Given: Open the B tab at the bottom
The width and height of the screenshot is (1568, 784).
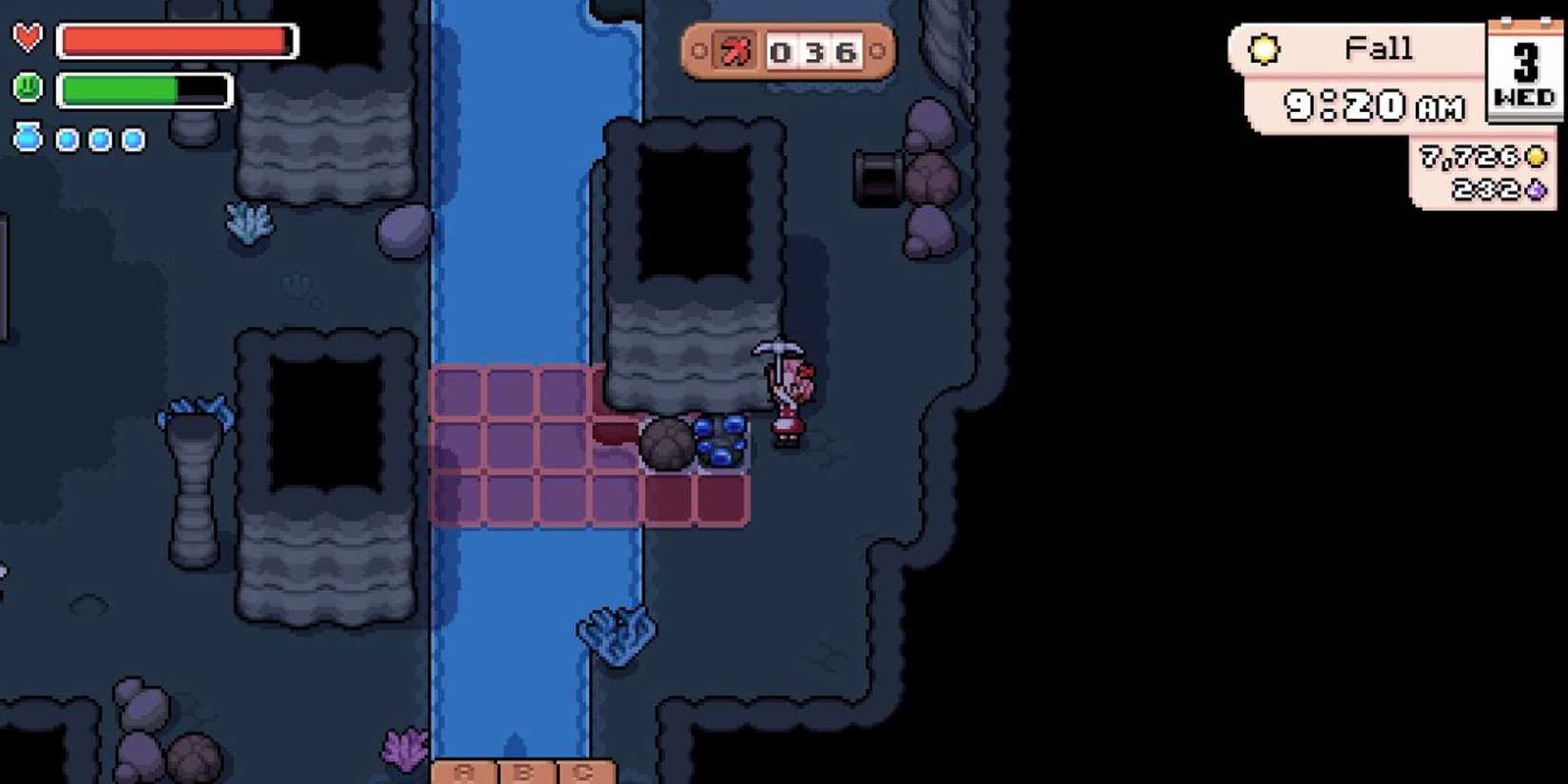Looking at the screenshot, I should click(523, 772).
